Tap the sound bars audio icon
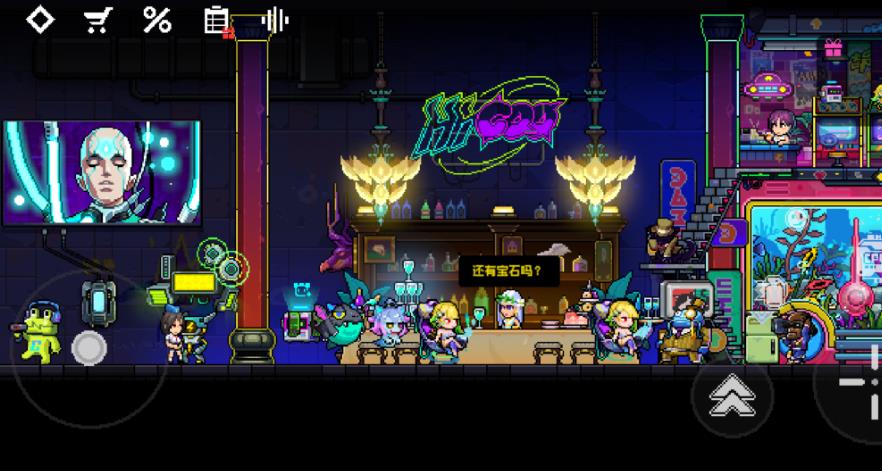The image size is (882, 471). (275, 20)
